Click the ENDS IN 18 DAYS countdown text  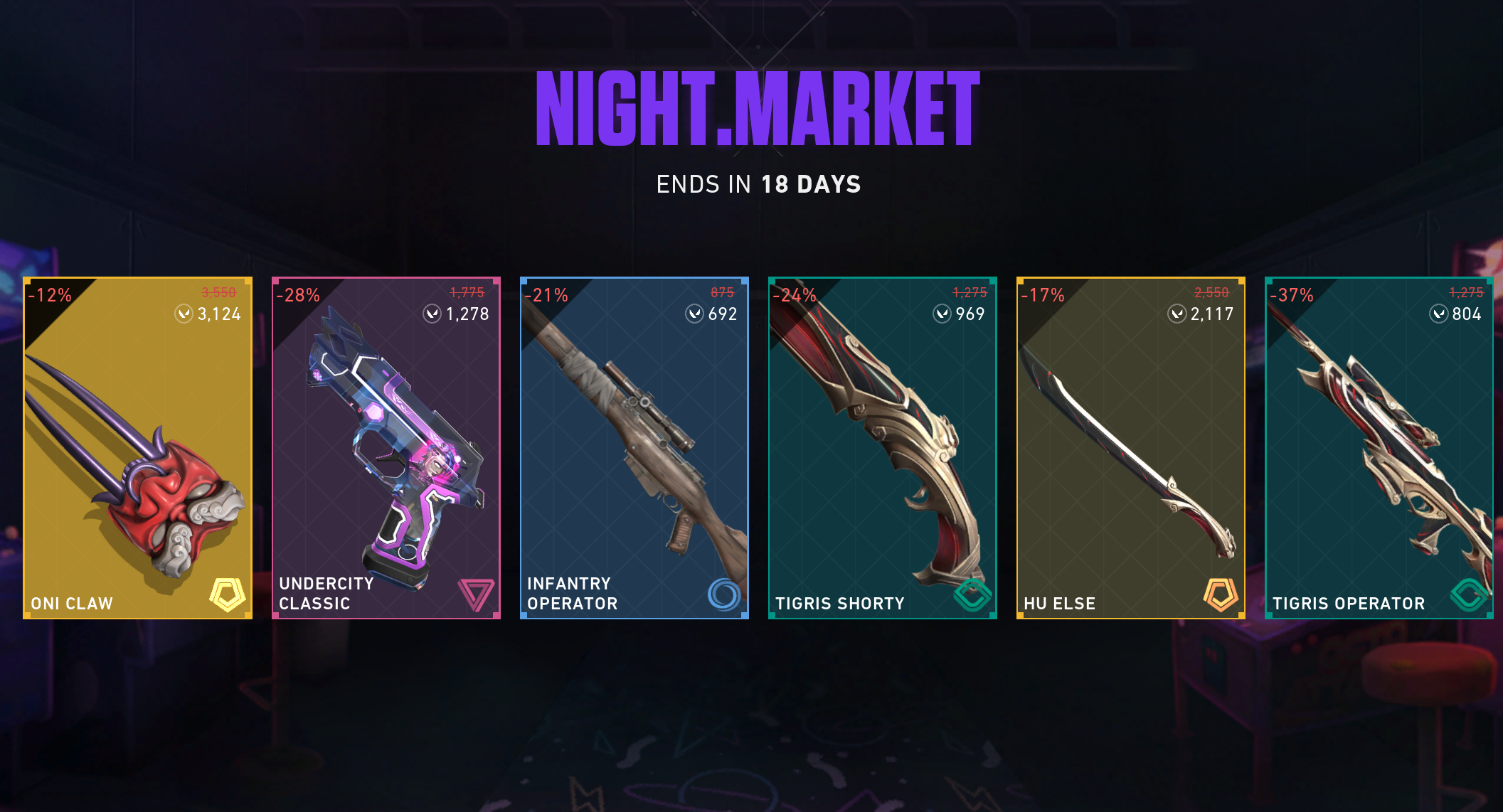[758, 183]
